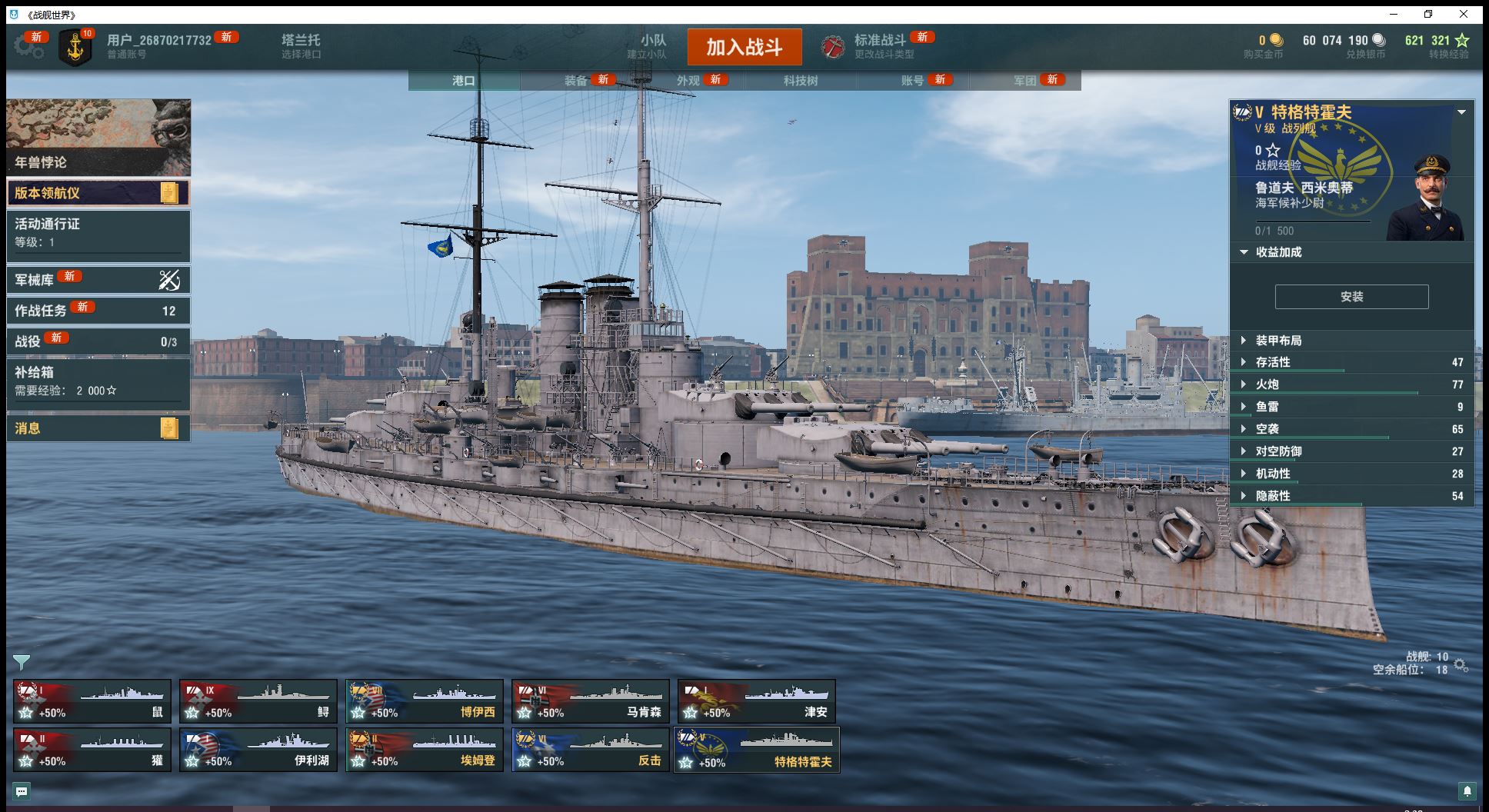The image size is (1489, 812).
Task: Select the 博伊西 ship in carousel
Action: pyautogui.click(x=425, y=701)
